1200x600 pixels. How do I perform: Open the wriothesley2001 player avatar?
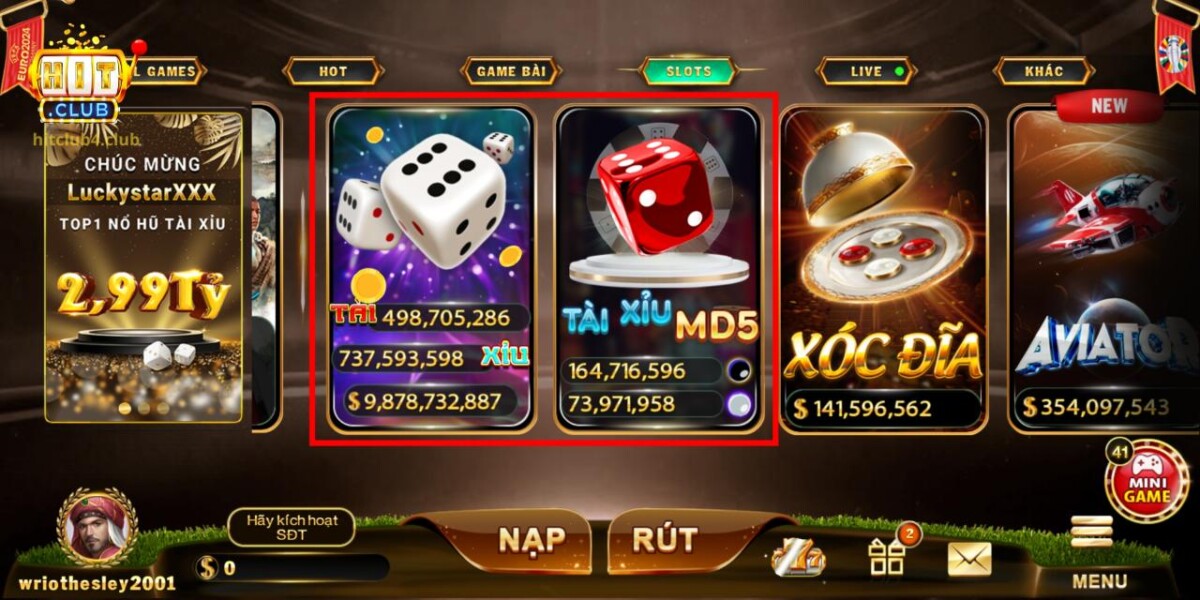pos(96,528)
